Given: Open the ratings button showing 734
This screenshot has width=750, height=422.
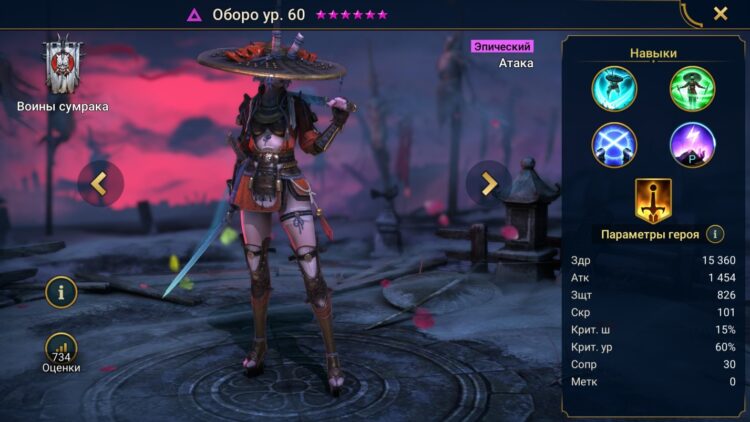Looking at the screenshot, I should click(x=61, y=351).
